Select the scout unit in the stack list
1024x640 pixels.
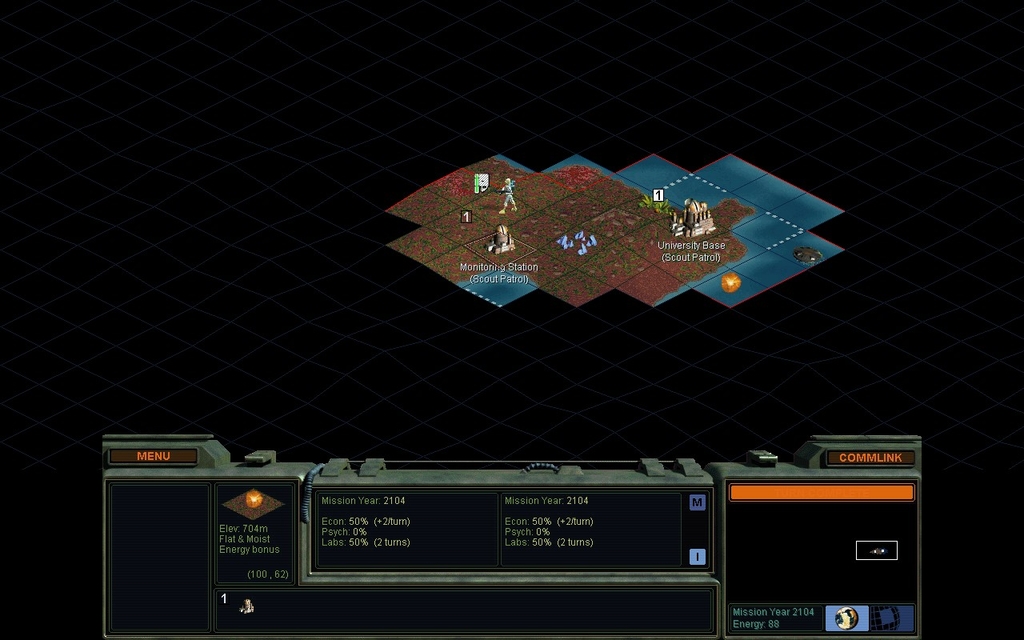point(246,606)
